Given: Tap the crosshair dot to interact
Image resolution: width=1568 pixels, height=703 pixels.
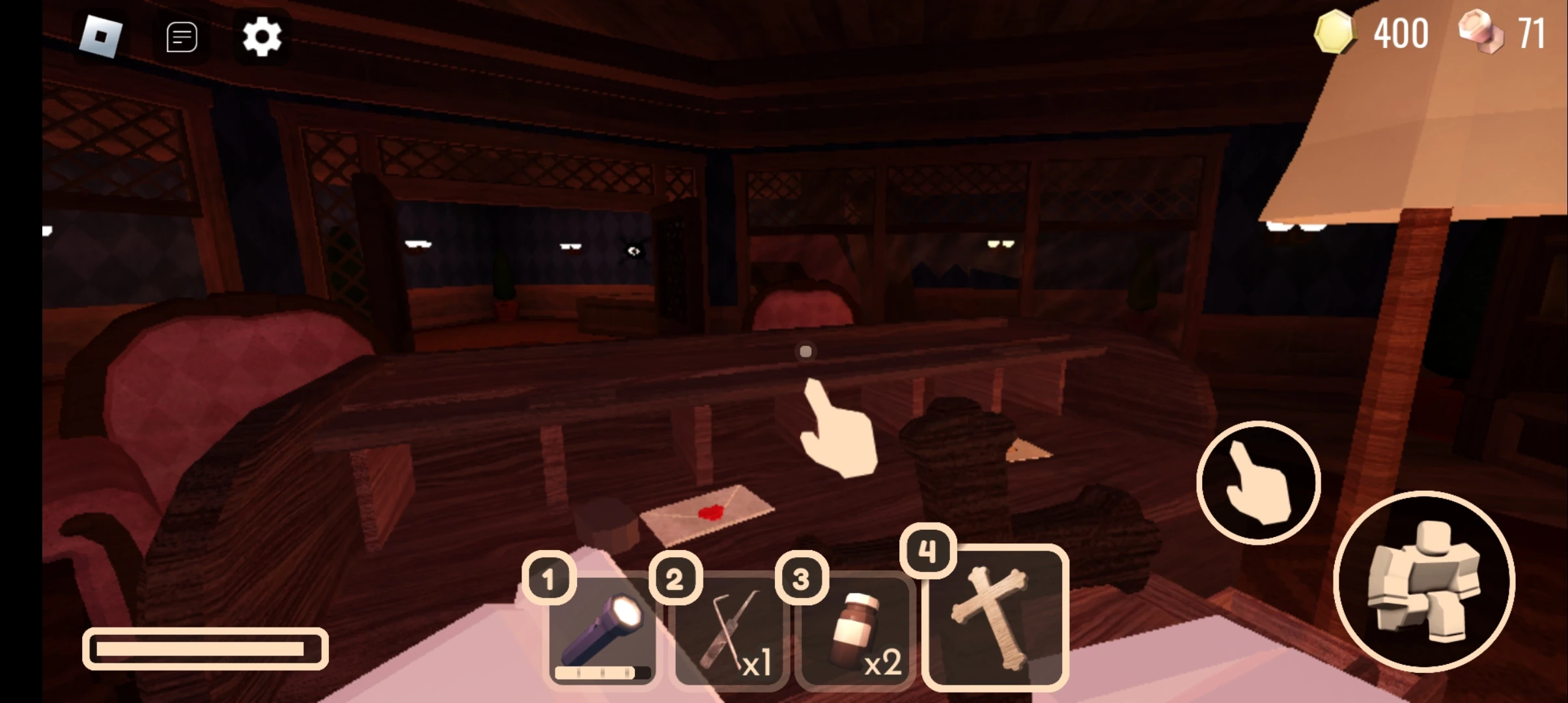Looking at the screenshot, I should (805, 351).
